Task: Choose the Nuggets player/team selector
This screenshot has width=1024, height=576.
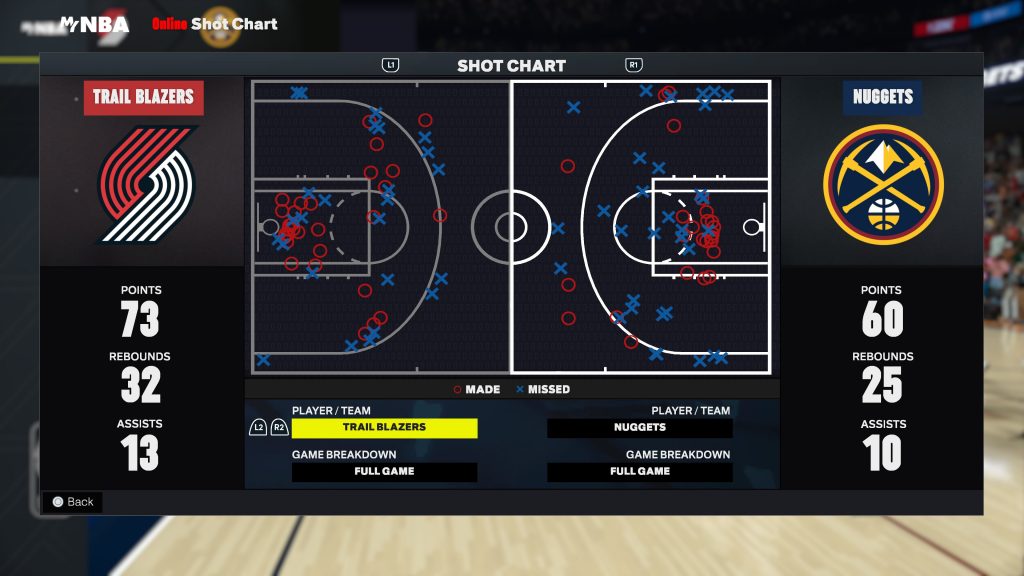Action: pos(640,427)
